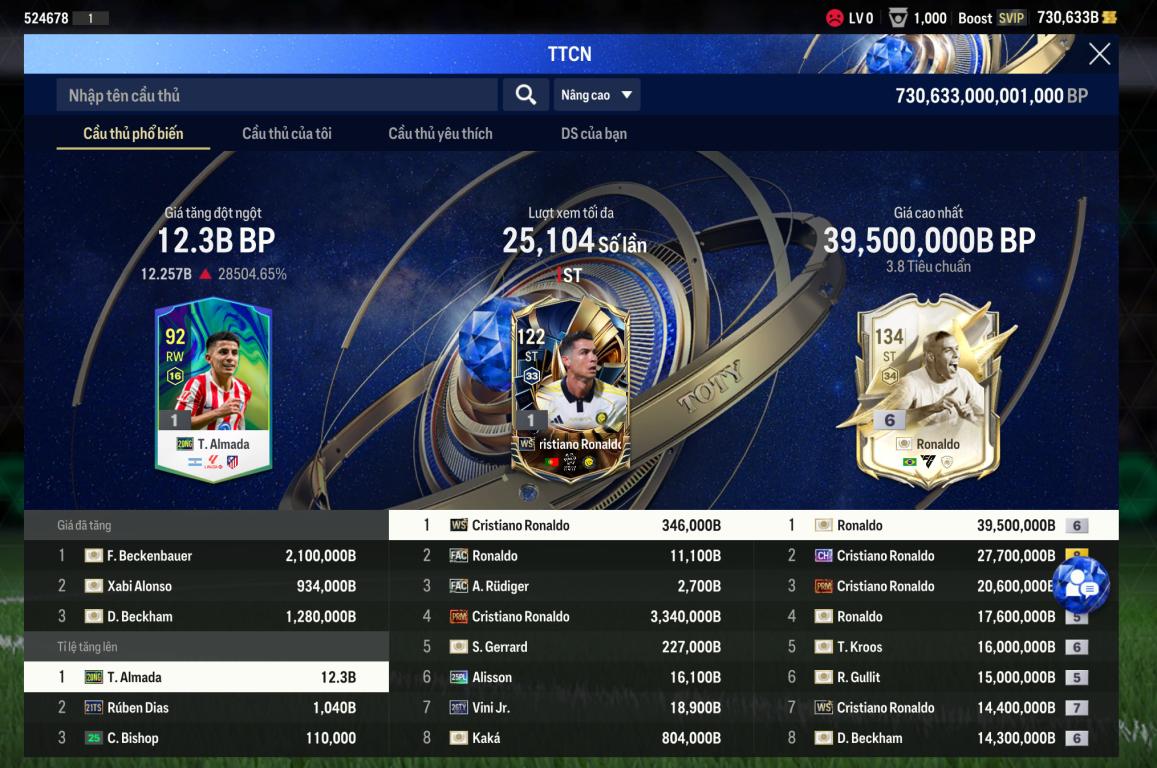Viewport: 1157px width, 768px height.
Task: Open the Cầu thủ yêu thích tab
Action: pos(440,133)
